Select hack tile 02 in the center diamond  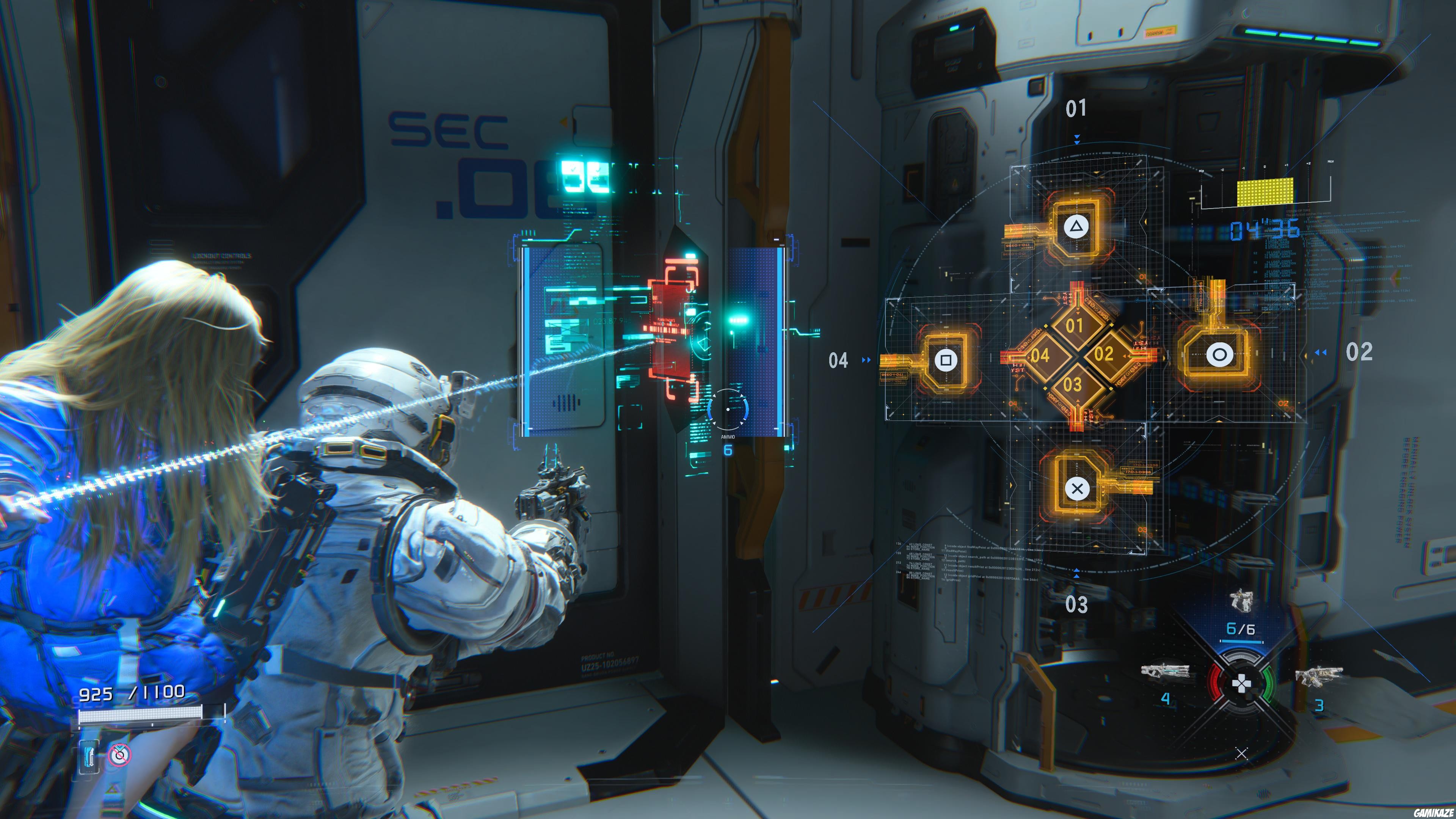[1104, 355]
